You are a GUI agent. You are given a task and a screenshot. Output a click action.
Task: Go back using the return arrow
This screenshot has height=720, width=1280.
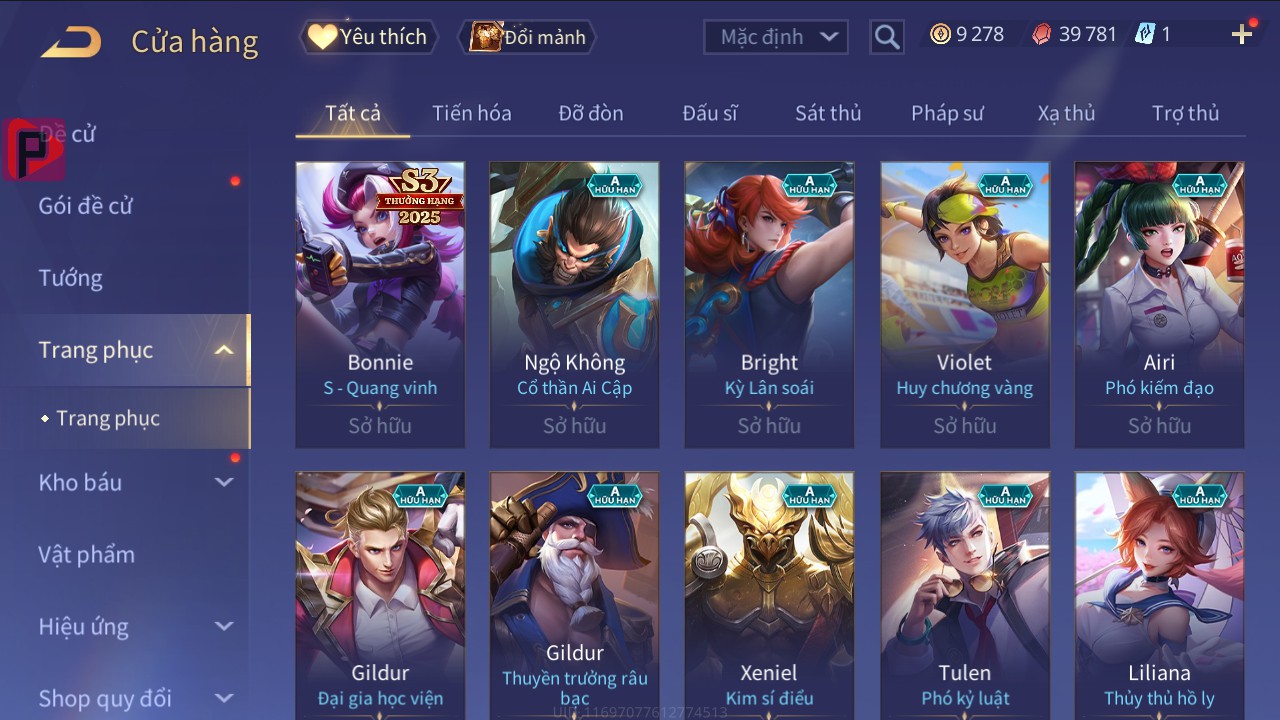pyautogui.click(x=71, y=41)
